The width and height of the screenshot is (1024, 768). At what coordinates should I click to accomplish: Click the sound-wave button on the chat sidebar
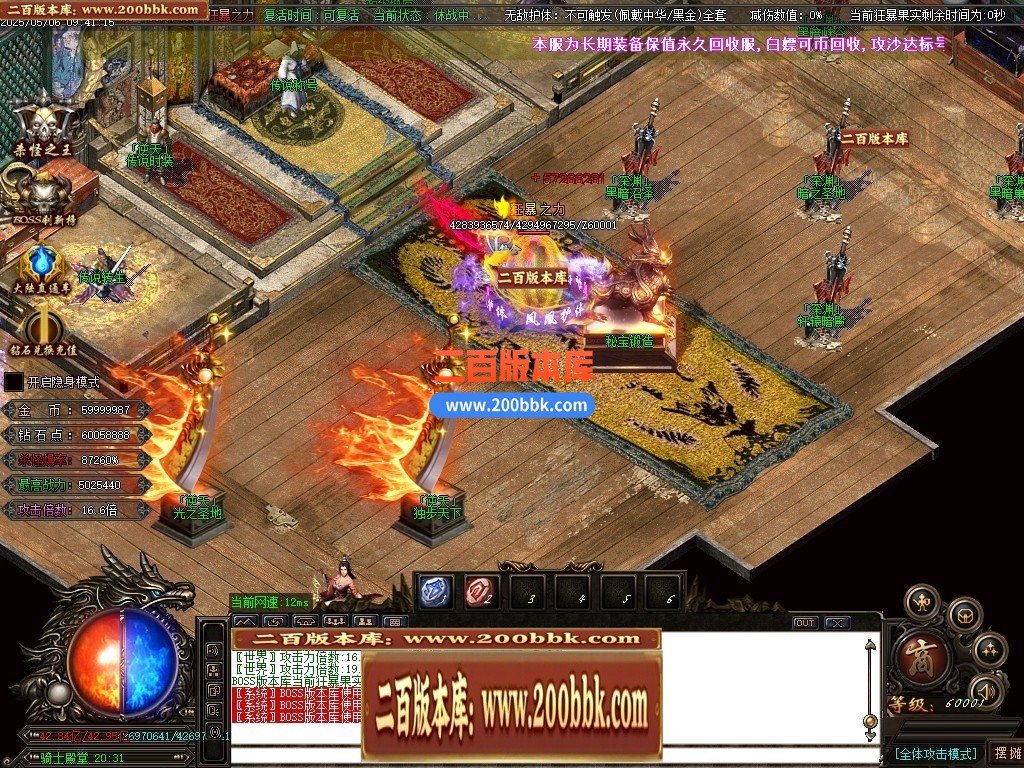tap(213, 650)
